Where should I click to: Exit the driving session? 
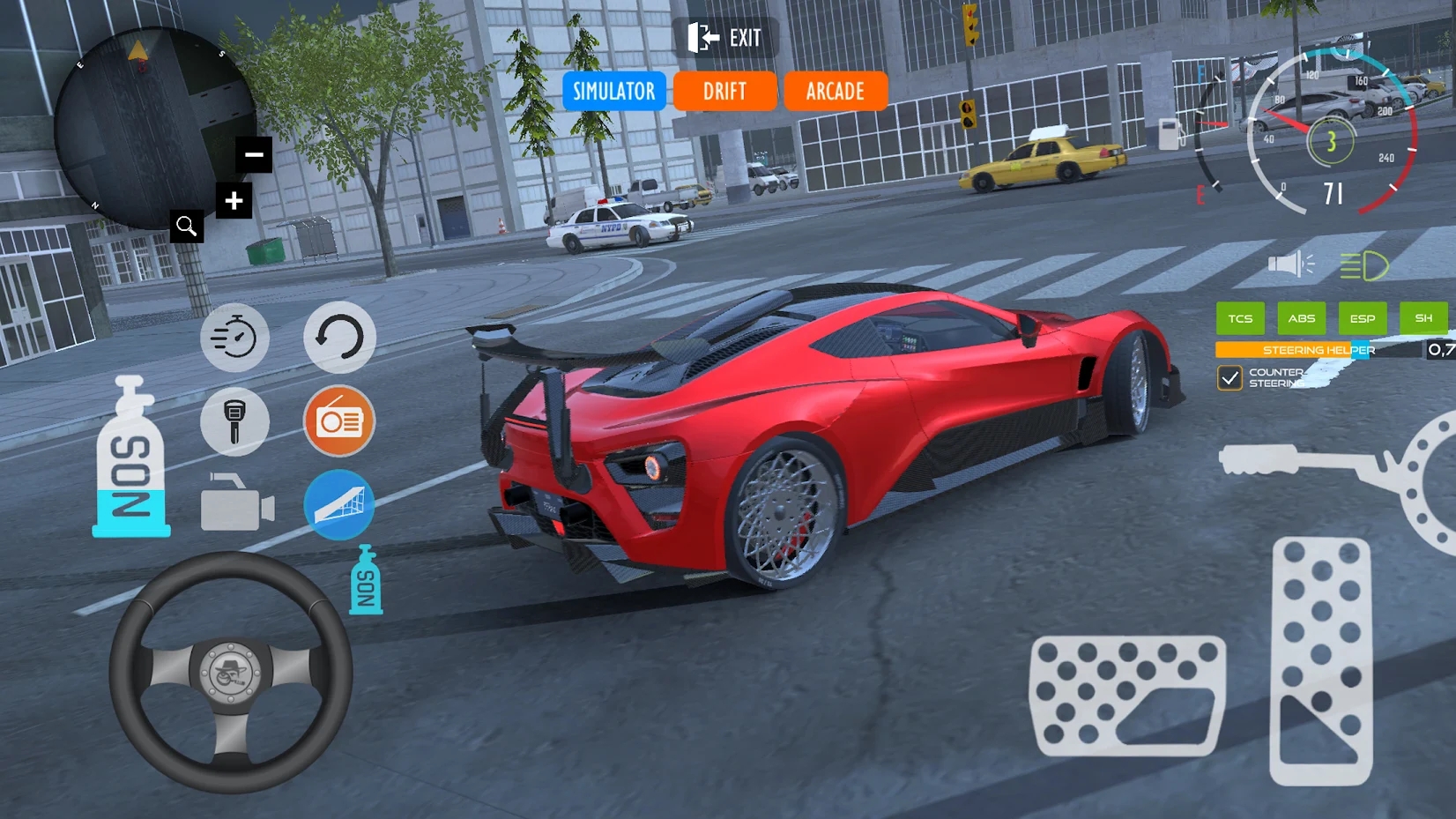(x=725, y=38)
